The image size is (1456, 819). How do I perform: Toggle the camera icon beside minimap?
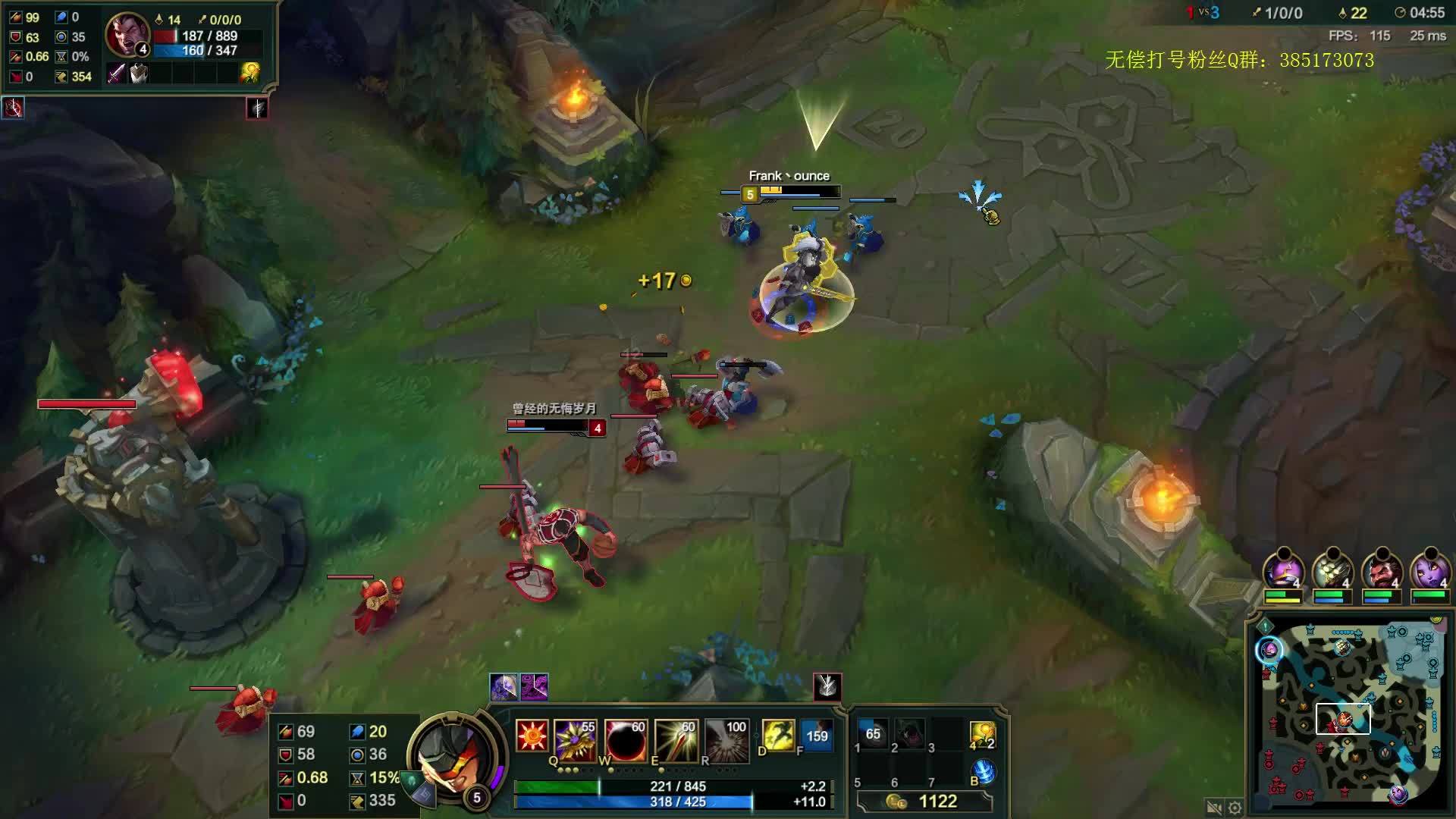[x=1214, y=808]
